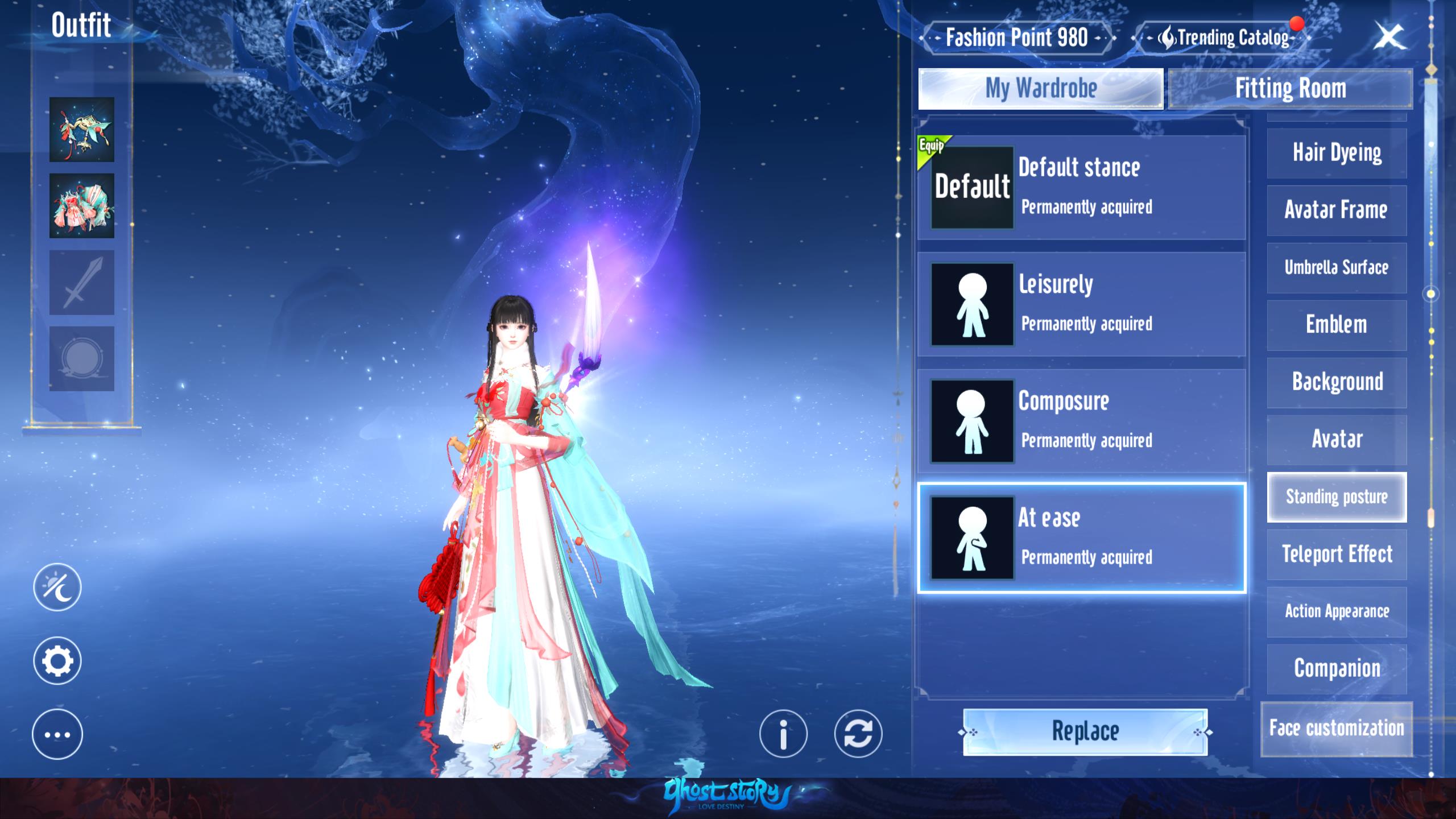Image resolution: width=1456 pixels, height=819 pixels.
Task: Open the Teleport Effect category
Action: tap(1337, 555)
